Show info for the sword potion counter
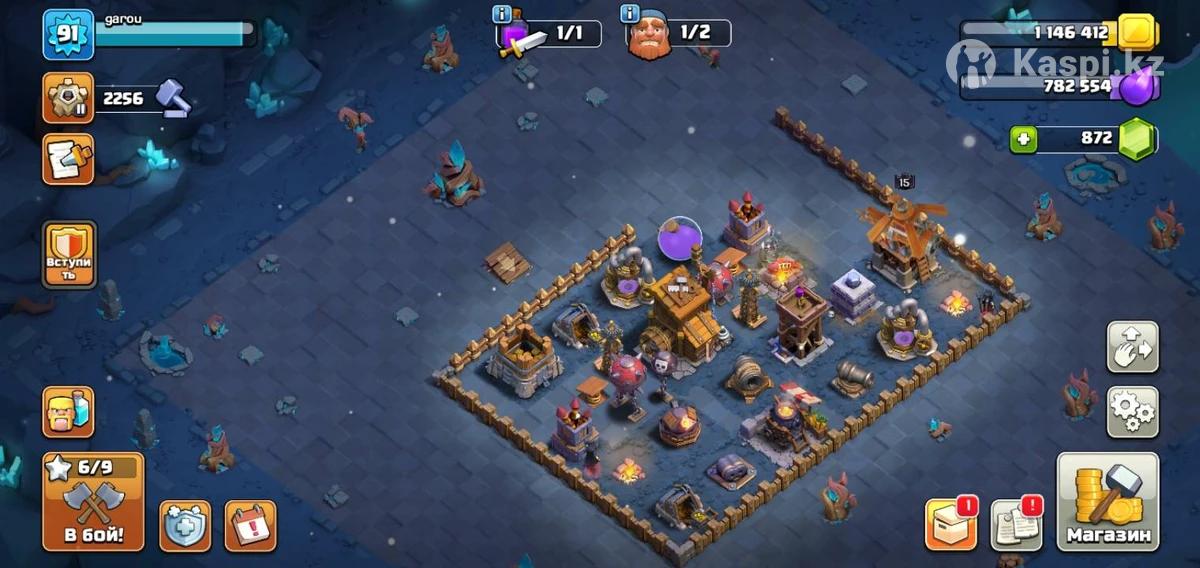 (x=503, y=14)
